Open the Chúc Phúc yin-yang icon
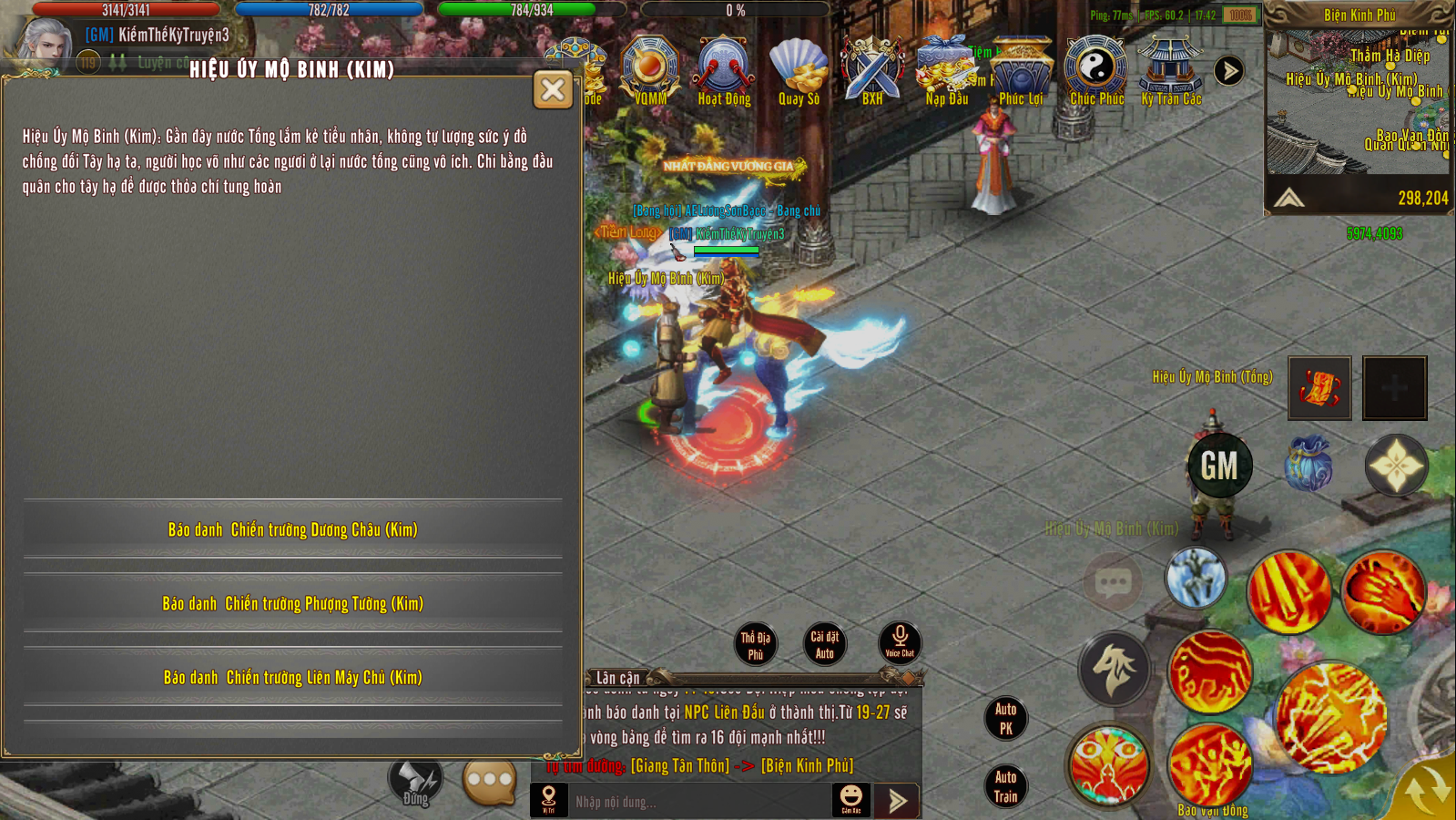 click(1096, 71)
